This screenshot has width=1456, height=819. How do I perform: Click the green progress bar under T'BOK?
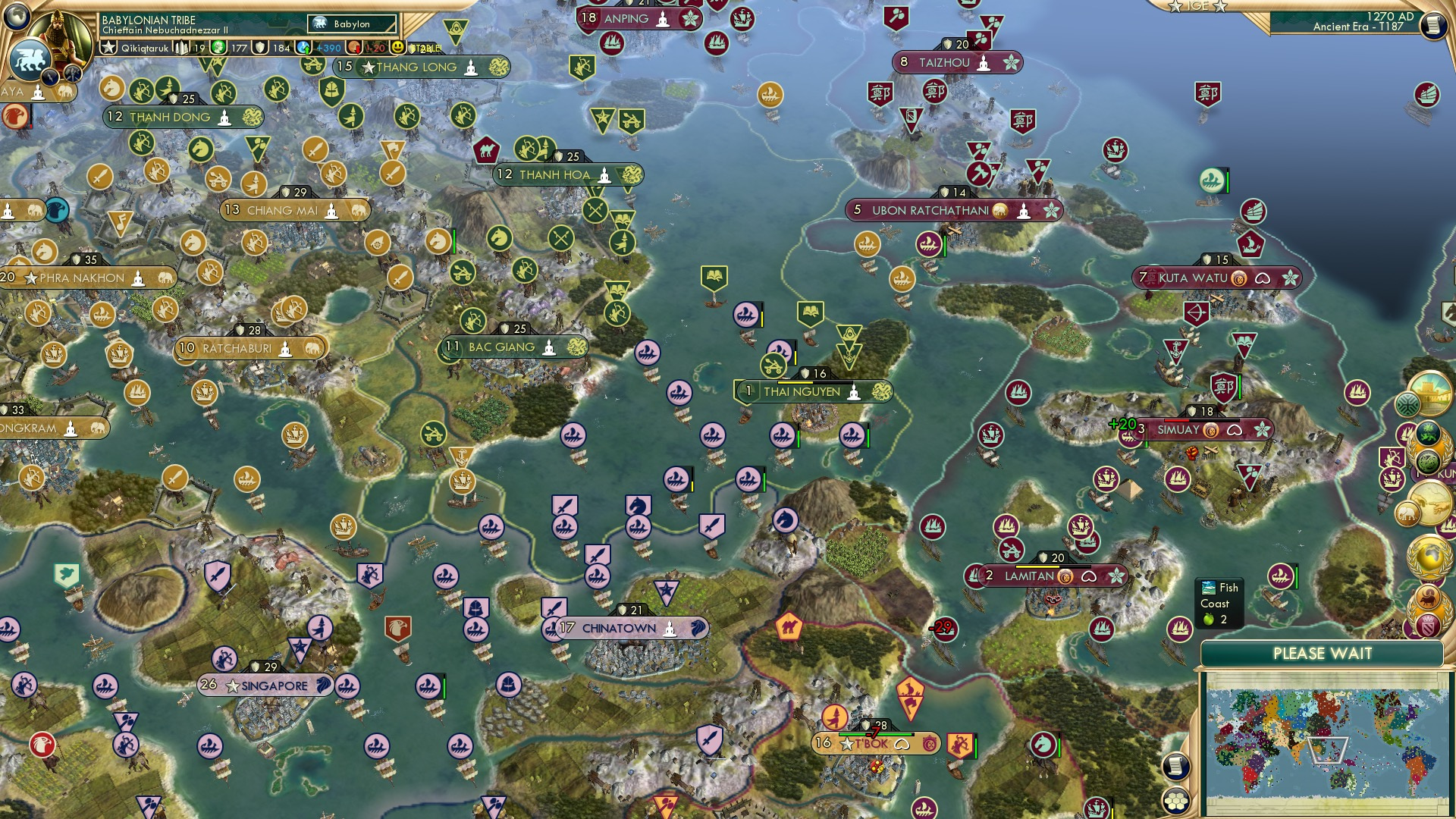(x=875, y=734)
